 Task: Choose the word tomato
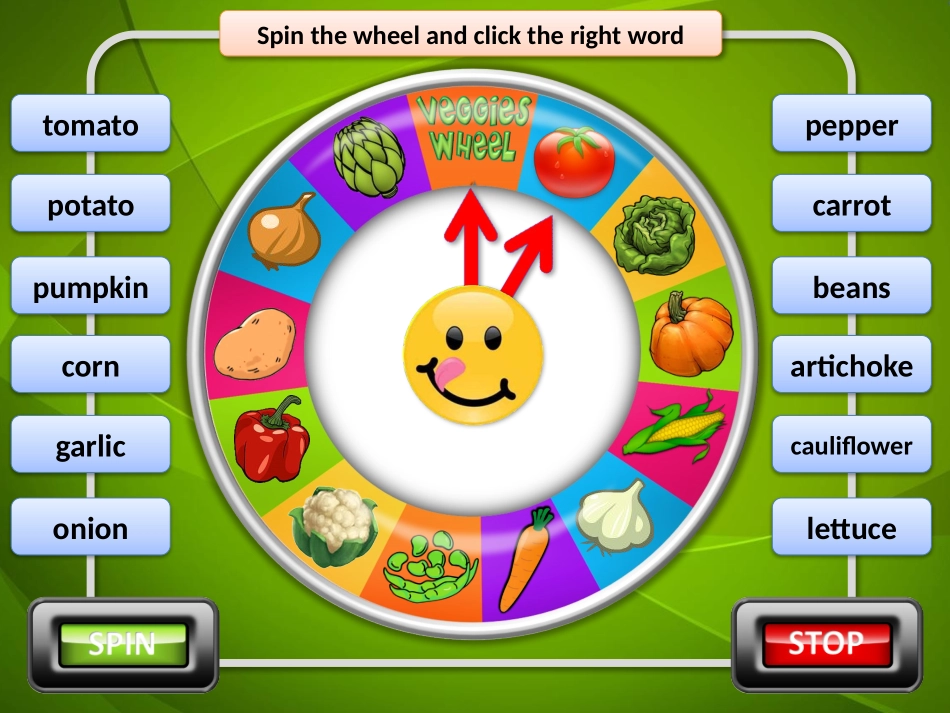tap(91, 125)
